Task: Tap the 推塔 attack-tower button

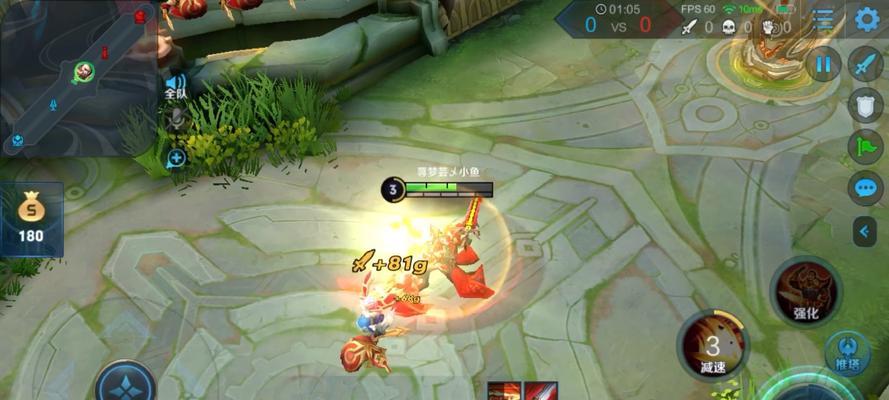Action: click(x=846, y=355)
